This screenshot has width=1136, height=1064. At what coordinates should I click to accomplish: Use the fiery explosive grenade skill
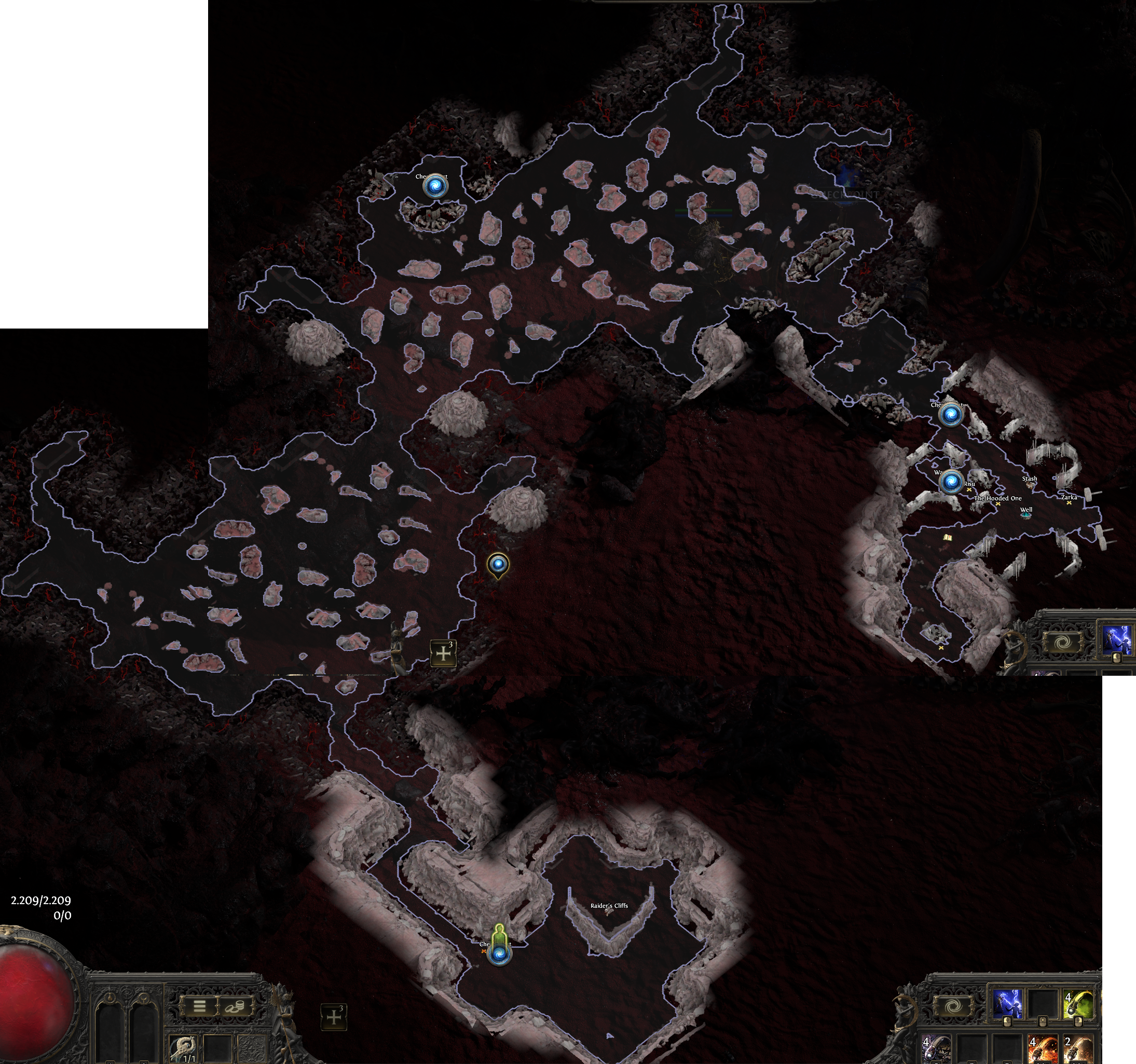click(x=1043, y=1048)
